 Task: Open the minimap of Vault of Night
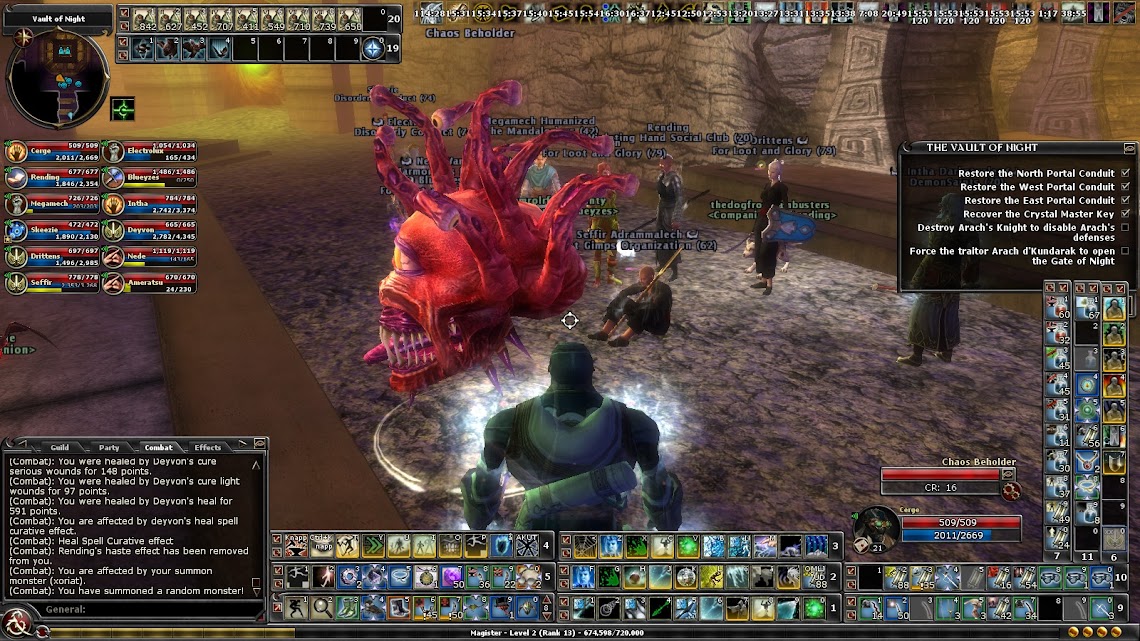(x=57, y=76)
